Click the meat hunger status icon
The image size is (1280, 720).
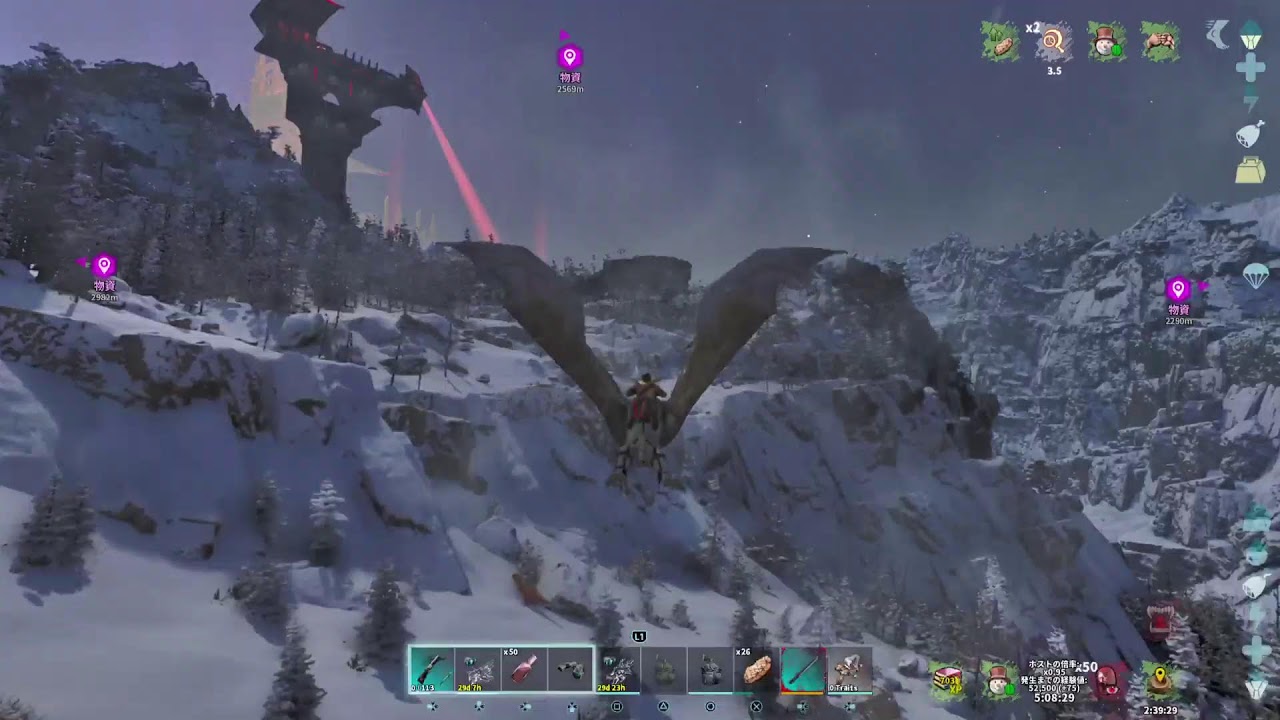[x=1250, y=134]
